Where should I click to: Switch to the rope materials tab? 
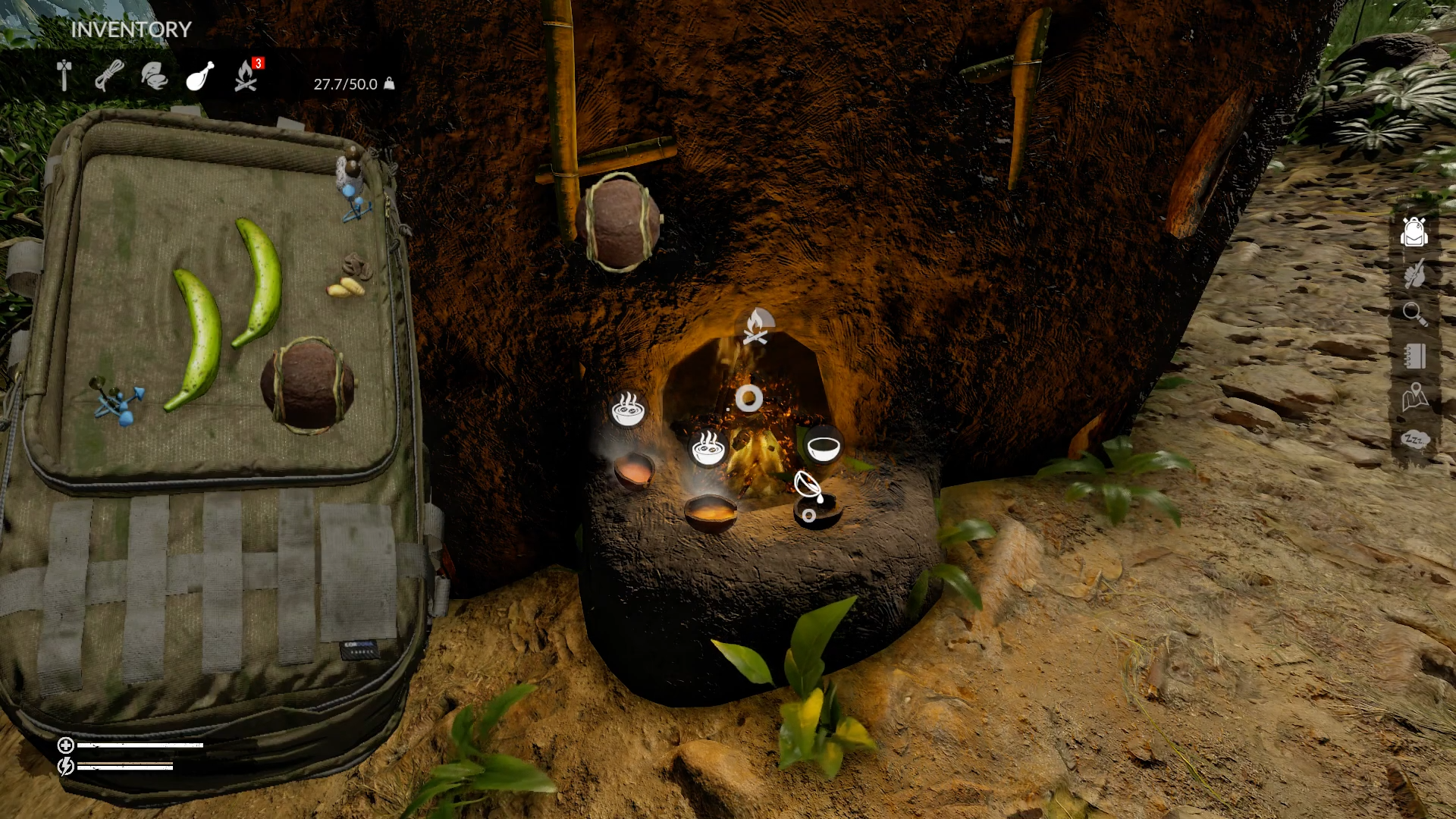pyautogui.click(x=110, y=77)
